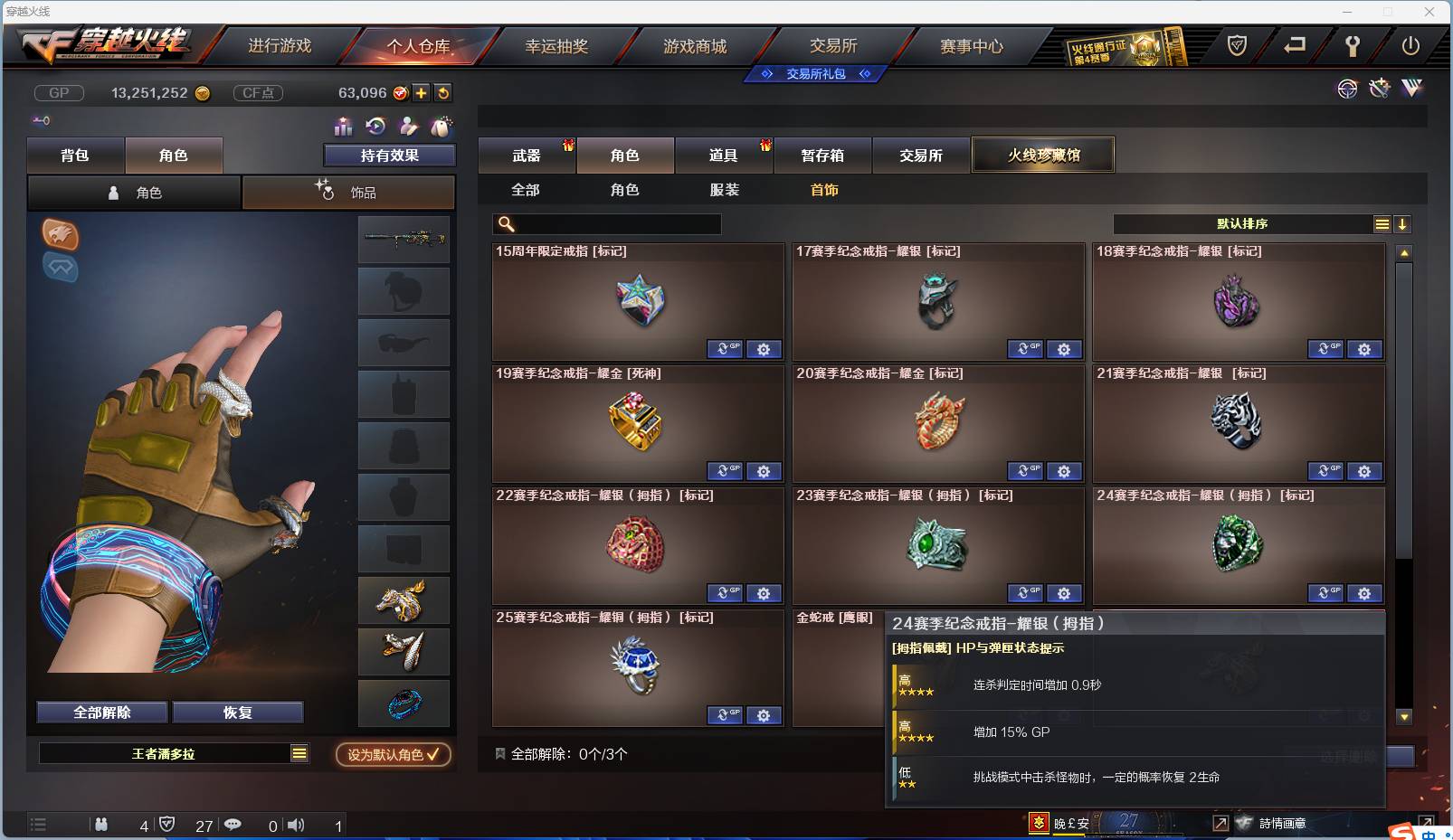Open gear settings on 19赛季纪念戒指-耀金
This screenshot has width=1453, height=840.
(764, 471)
